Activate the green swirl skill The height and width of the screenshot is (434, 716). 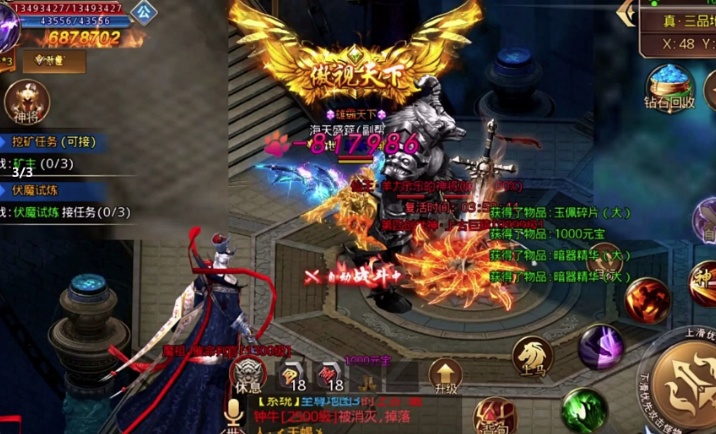pyautogui.click(x=584, y=410)
